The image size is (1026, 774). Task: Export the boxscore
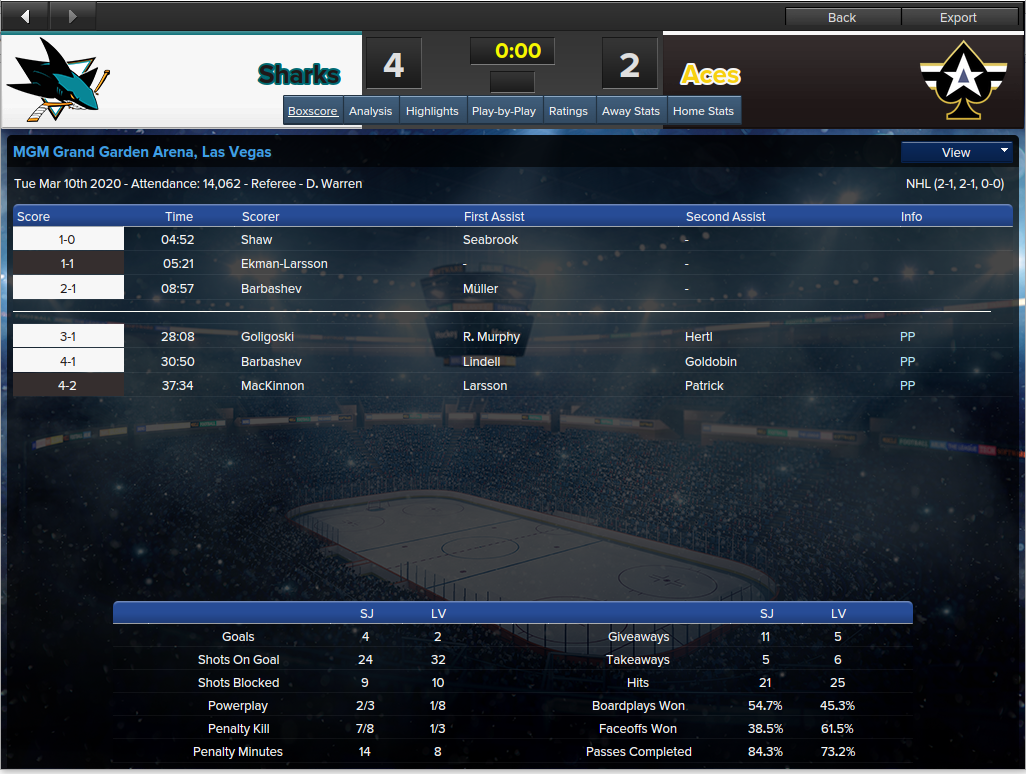tap(958, 17)
